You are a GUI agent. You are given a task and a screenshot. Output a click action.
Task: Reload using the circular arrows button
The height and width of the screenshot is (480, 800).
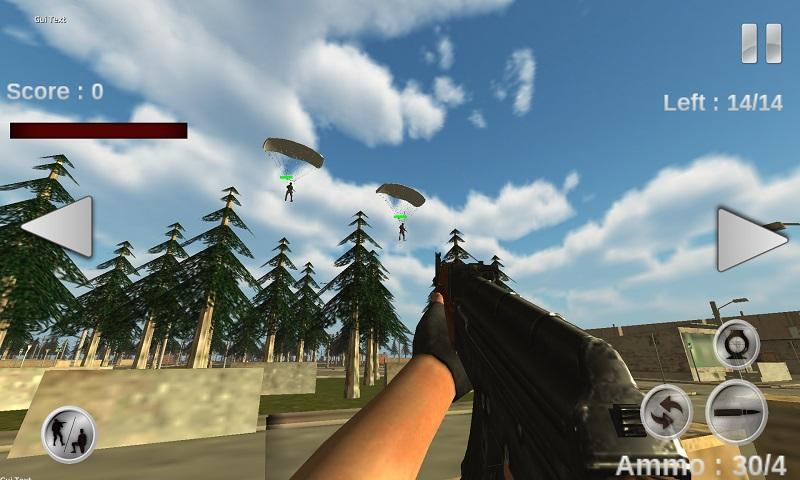tap(666, 411)
